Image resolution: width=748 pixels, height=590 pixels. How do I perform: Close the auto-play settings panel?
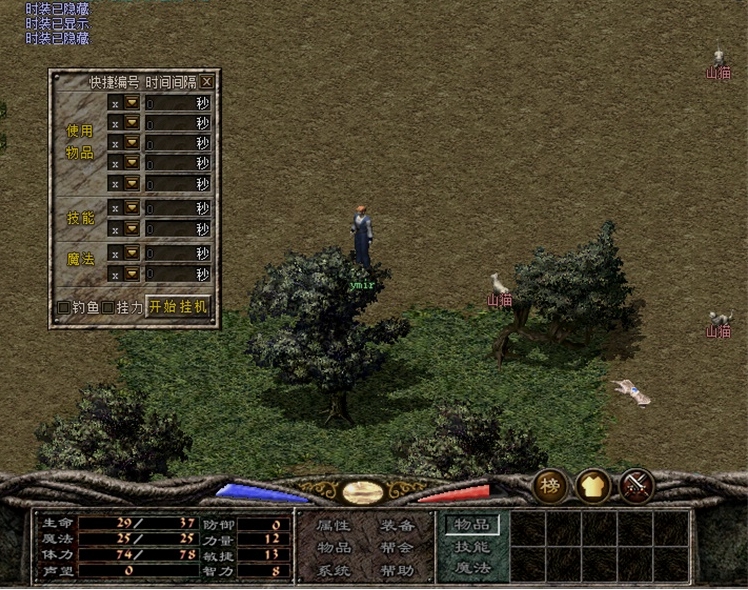[x=206, y=82]
